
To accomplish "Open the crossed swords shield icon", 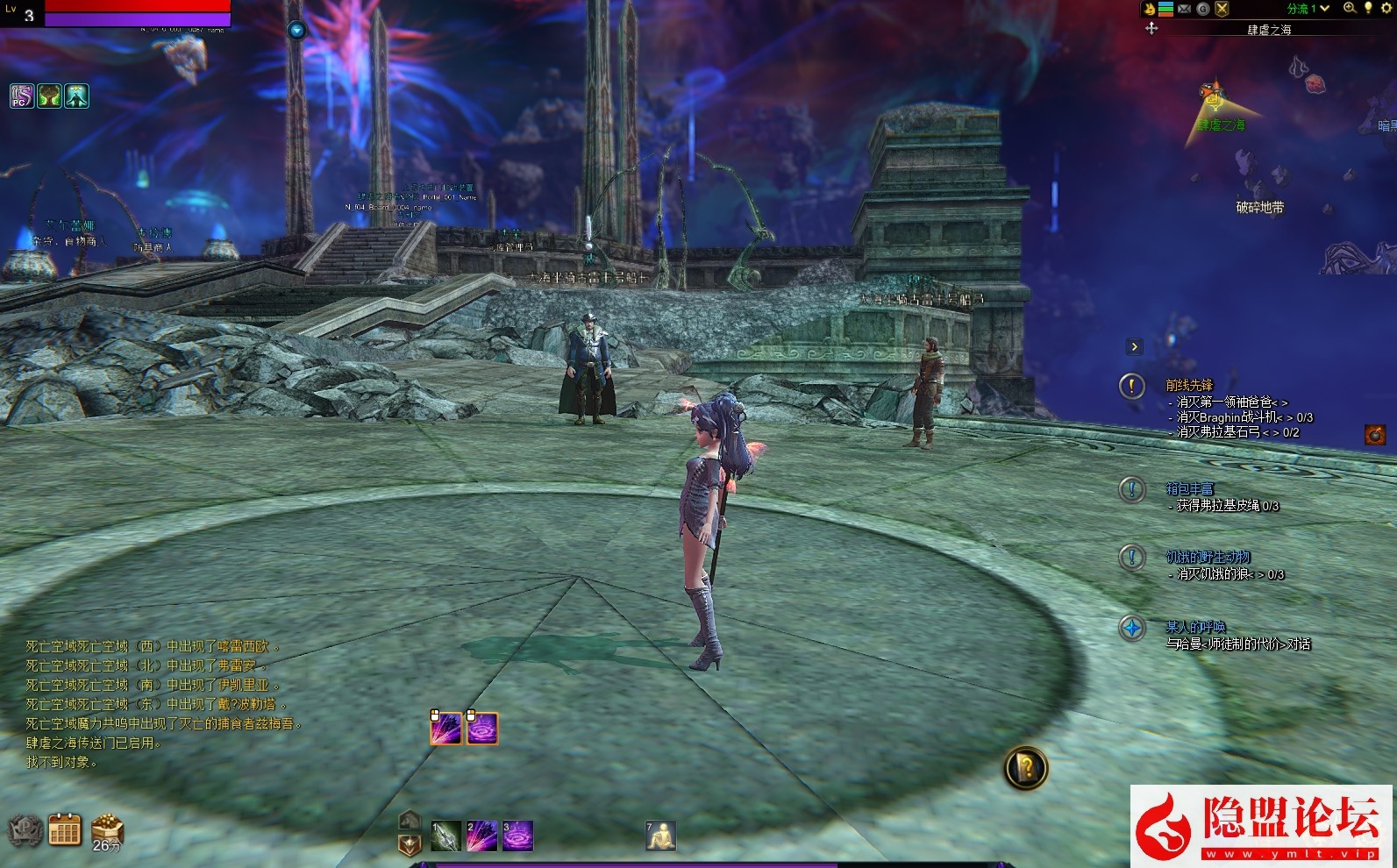I will (1222, 9).
